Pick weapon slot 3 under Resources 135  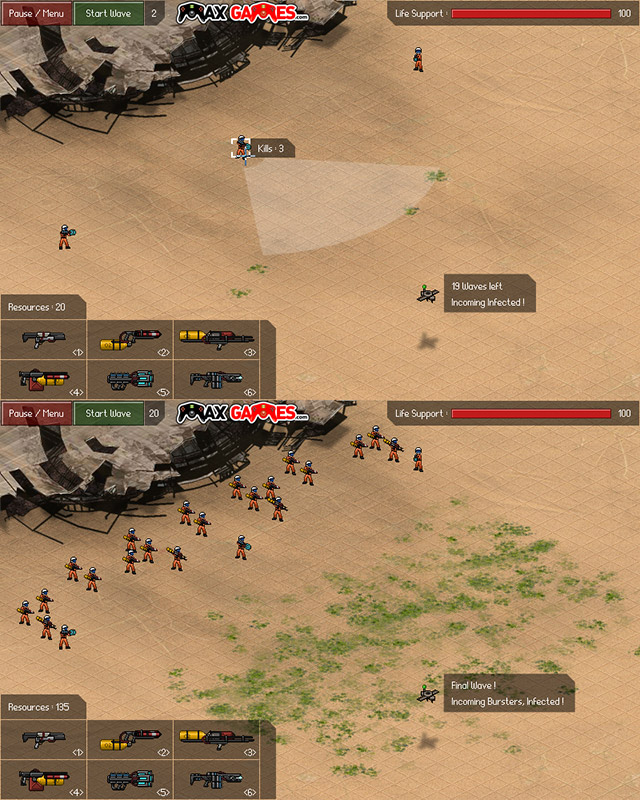pos(217,739)
